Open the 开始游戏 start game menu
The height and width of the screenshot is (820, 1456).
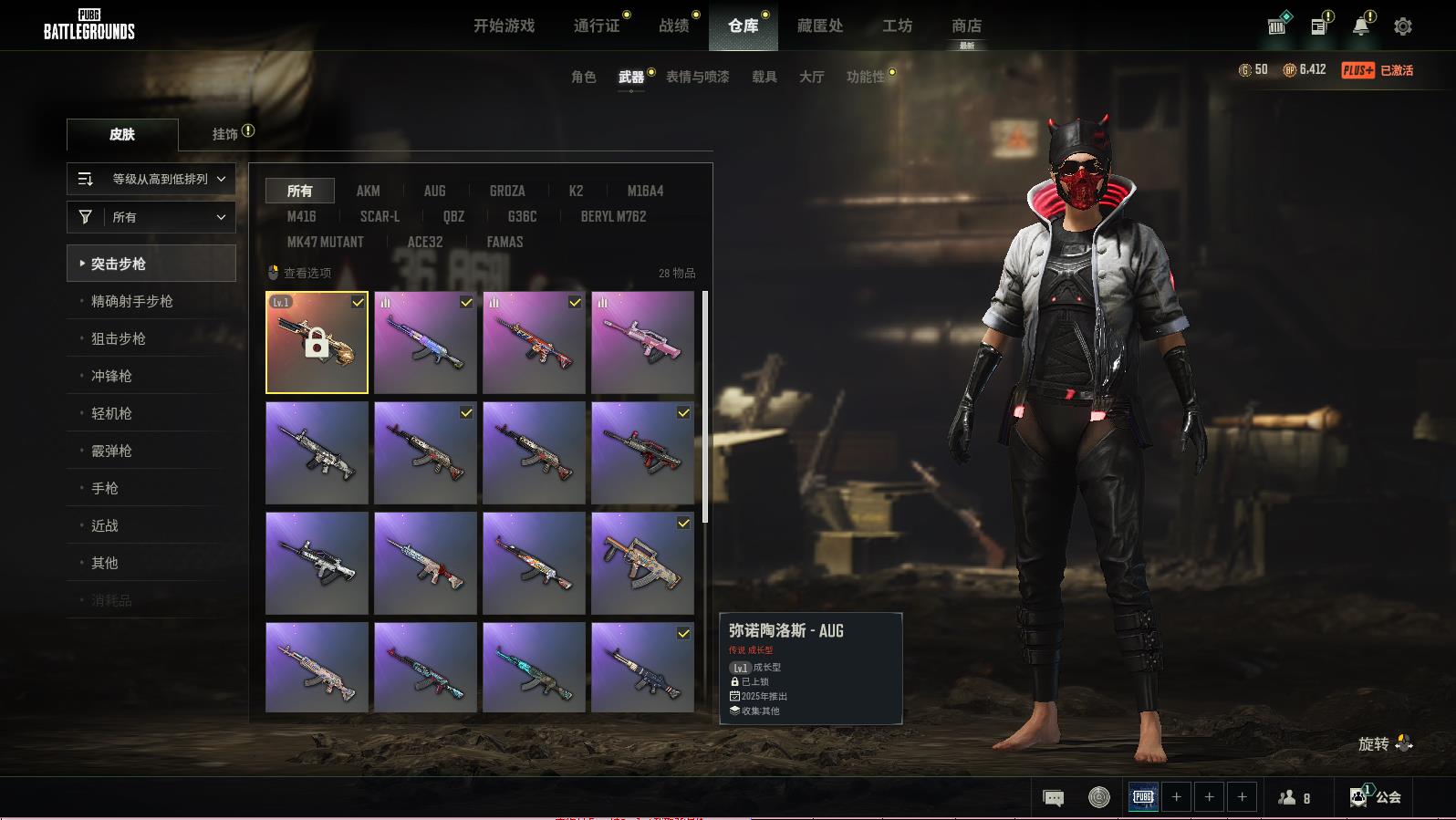[x=504, y=26]
